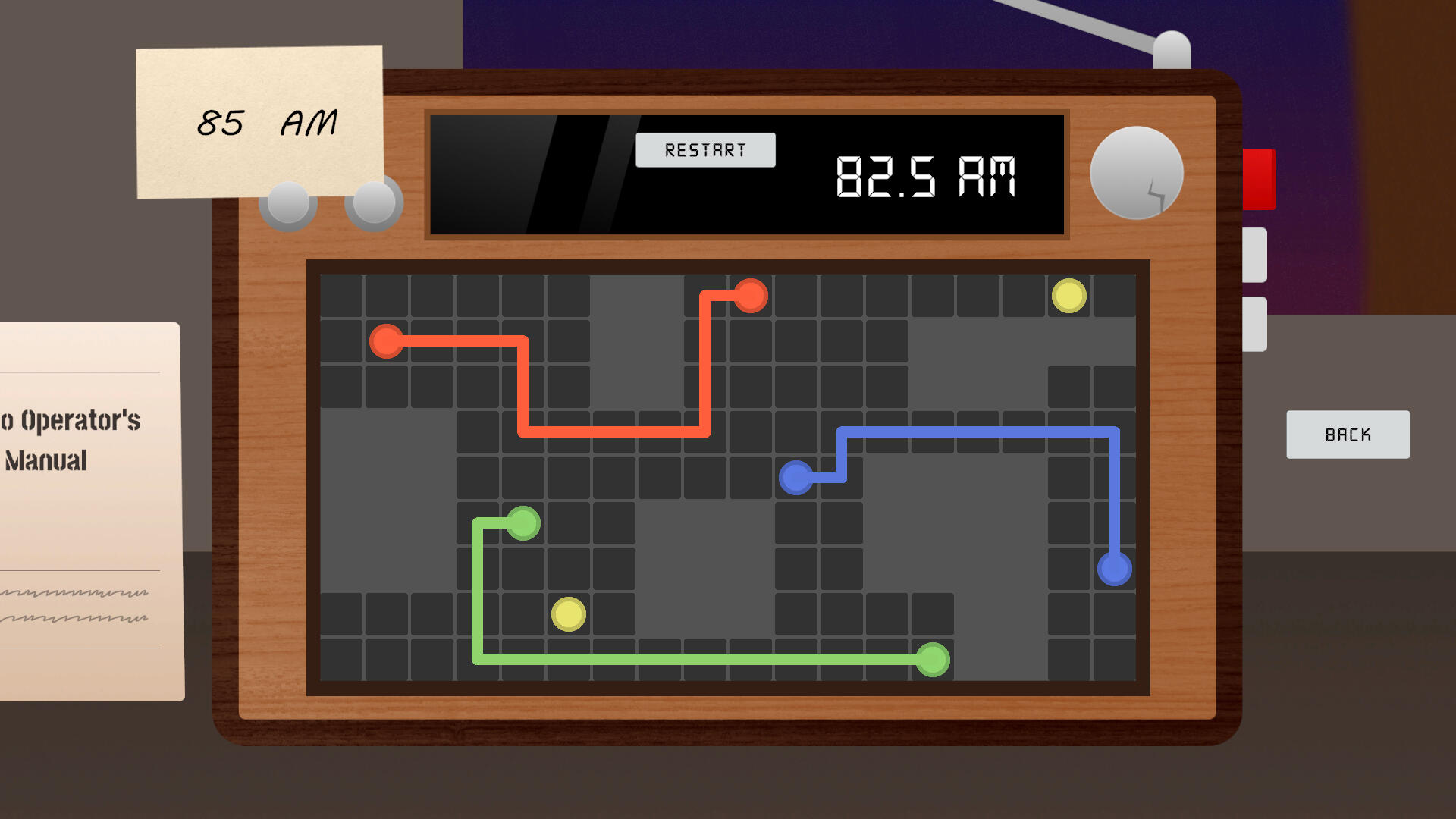This screenshot has width=1456, height=819.
Task: Click the green dot at the bottom of the green wire
Action: pos(933,661)
